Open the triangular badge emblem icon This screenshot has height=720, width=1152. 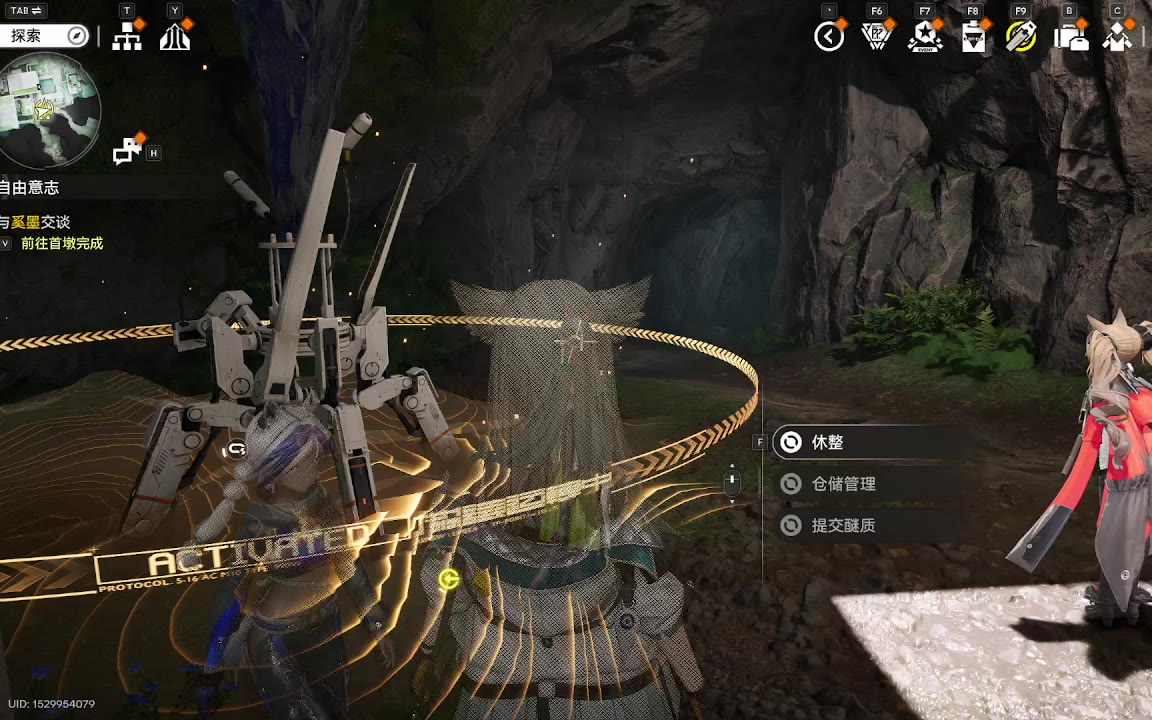coord(876,37)
